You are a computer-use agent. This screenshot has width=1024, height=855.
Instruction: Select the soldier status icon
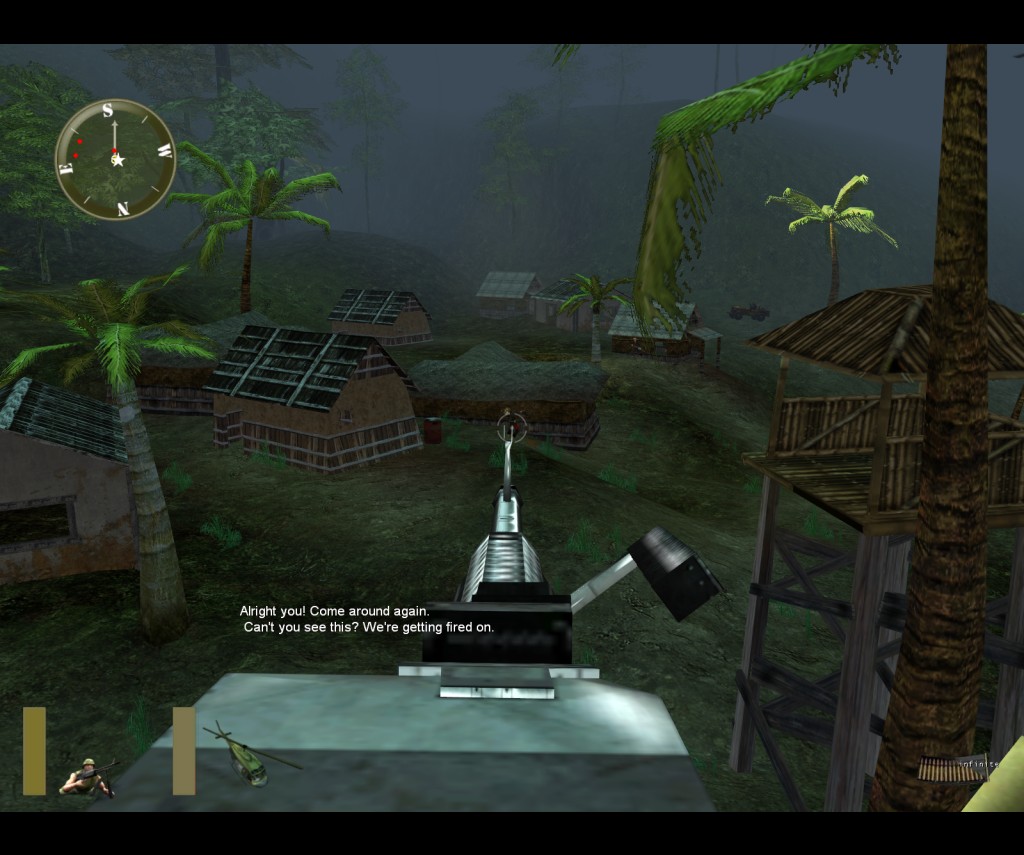(x=88, y=777)
